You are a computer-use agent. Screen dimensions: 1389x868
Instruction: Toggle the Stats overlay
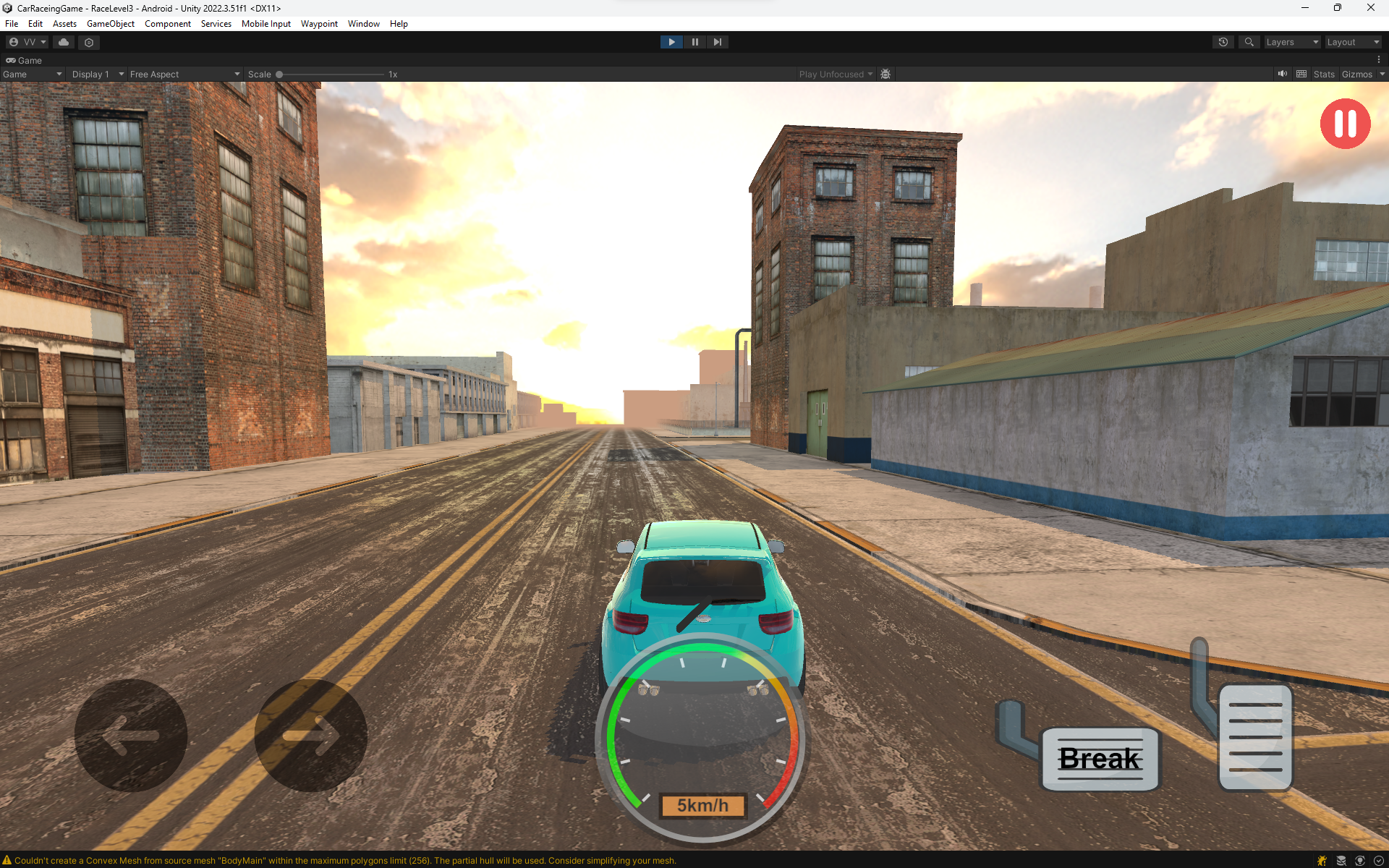[x=1324, y=74]
